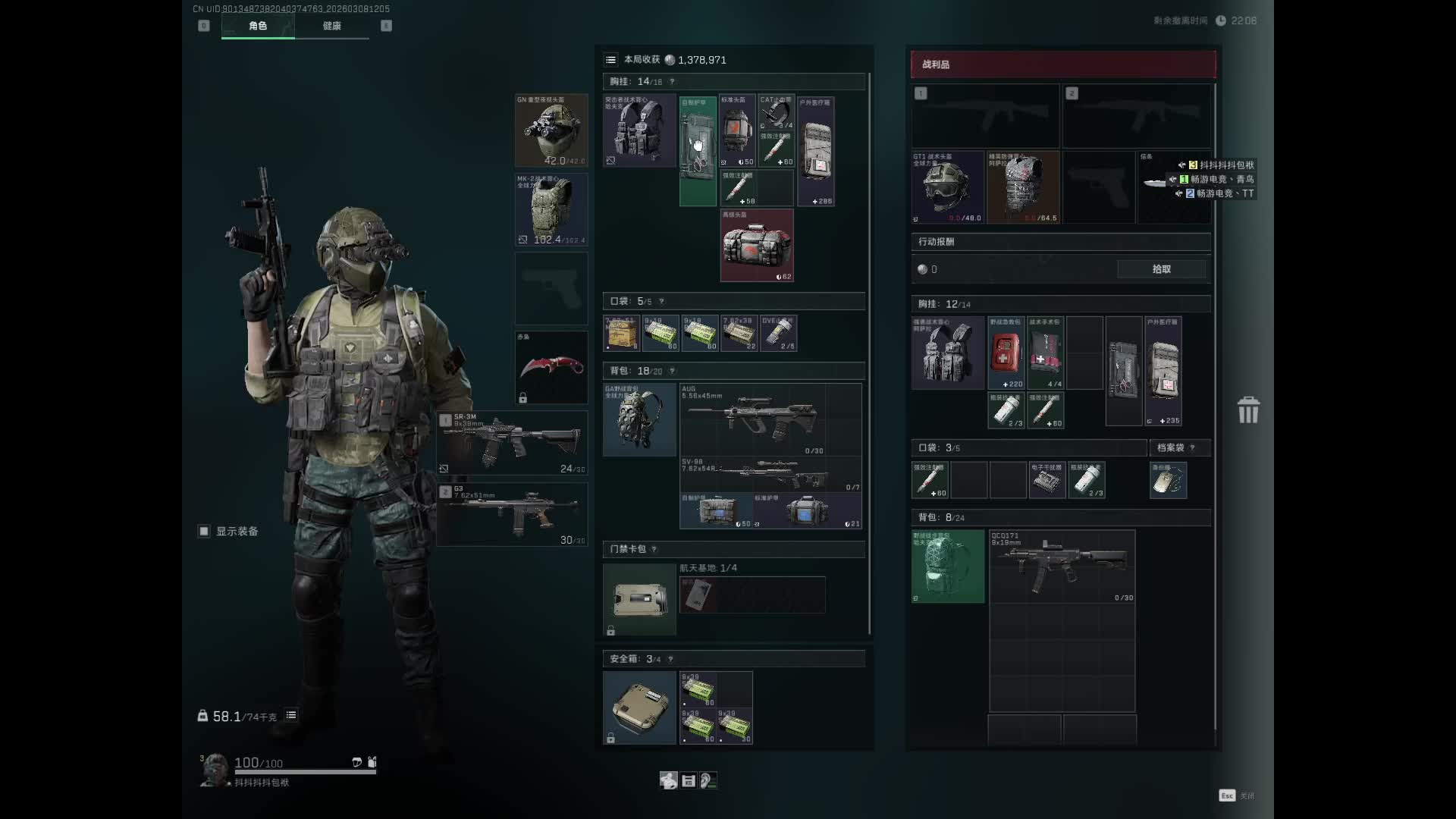
Task: Select the equipped MK-2 body armor slot
Action: click(x=551, y=210)
